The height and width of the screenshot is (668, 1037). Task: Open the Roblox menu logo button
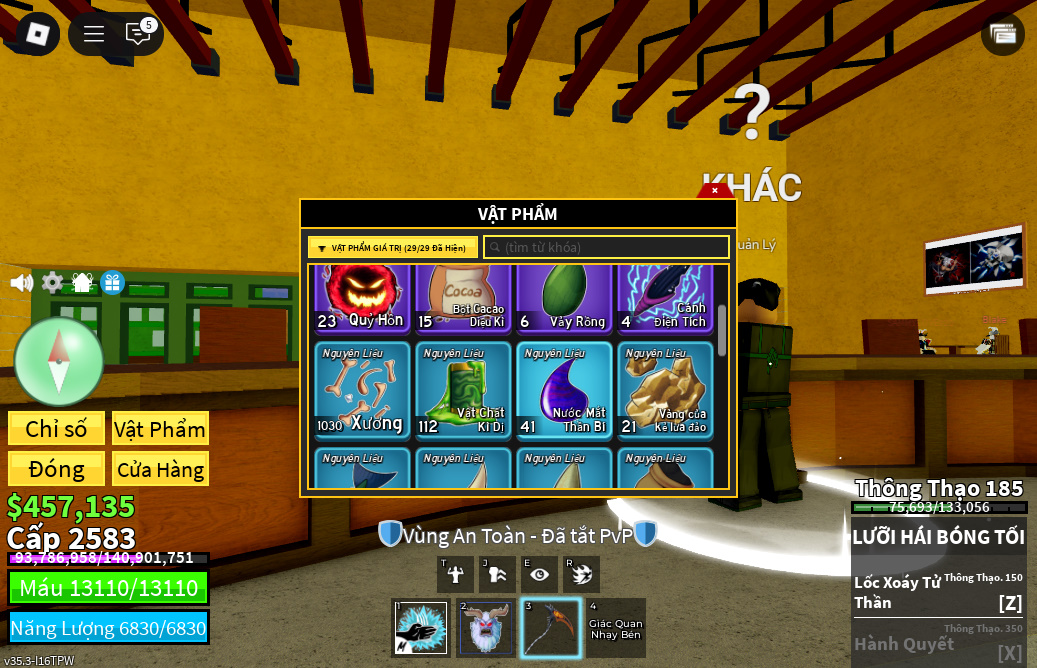point(37,33)
